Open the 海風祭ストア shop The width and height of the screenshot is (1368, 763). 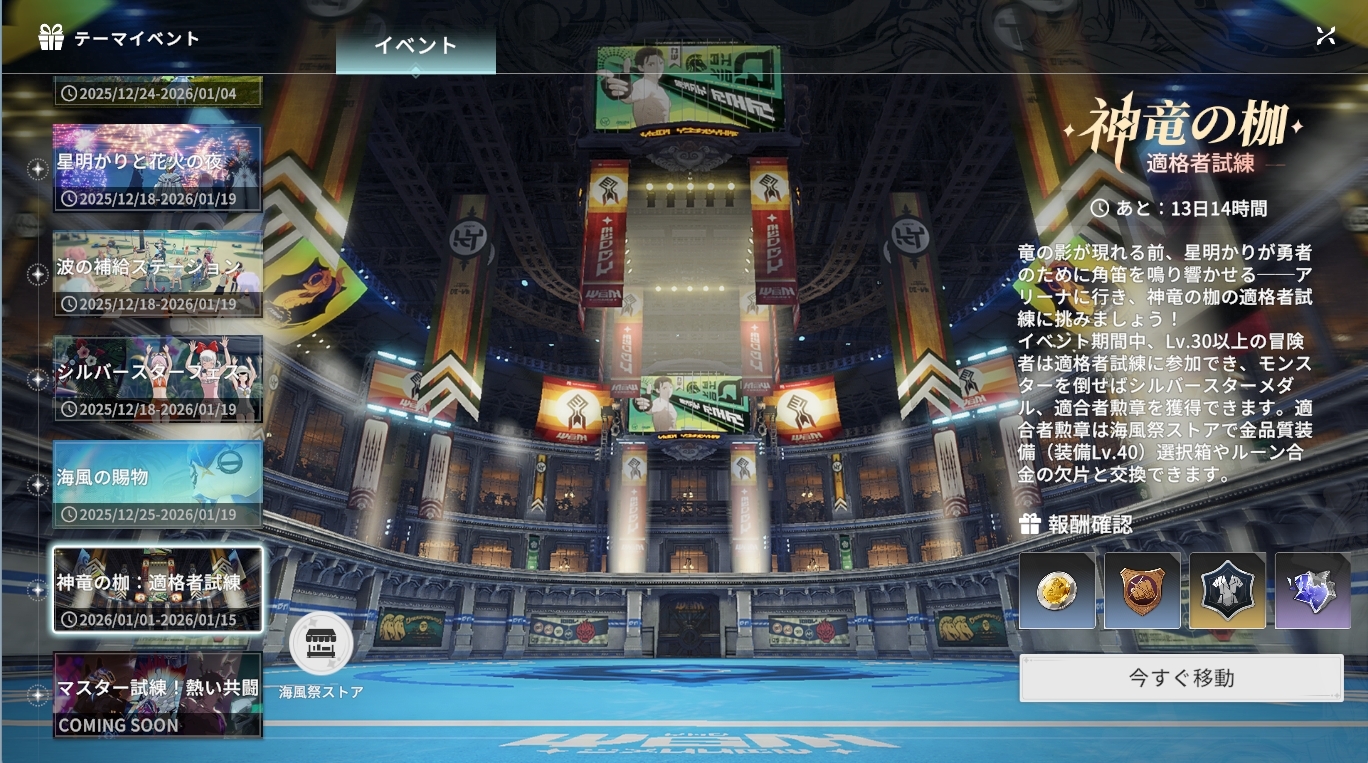pyautogui.click(x=321, y=645)
